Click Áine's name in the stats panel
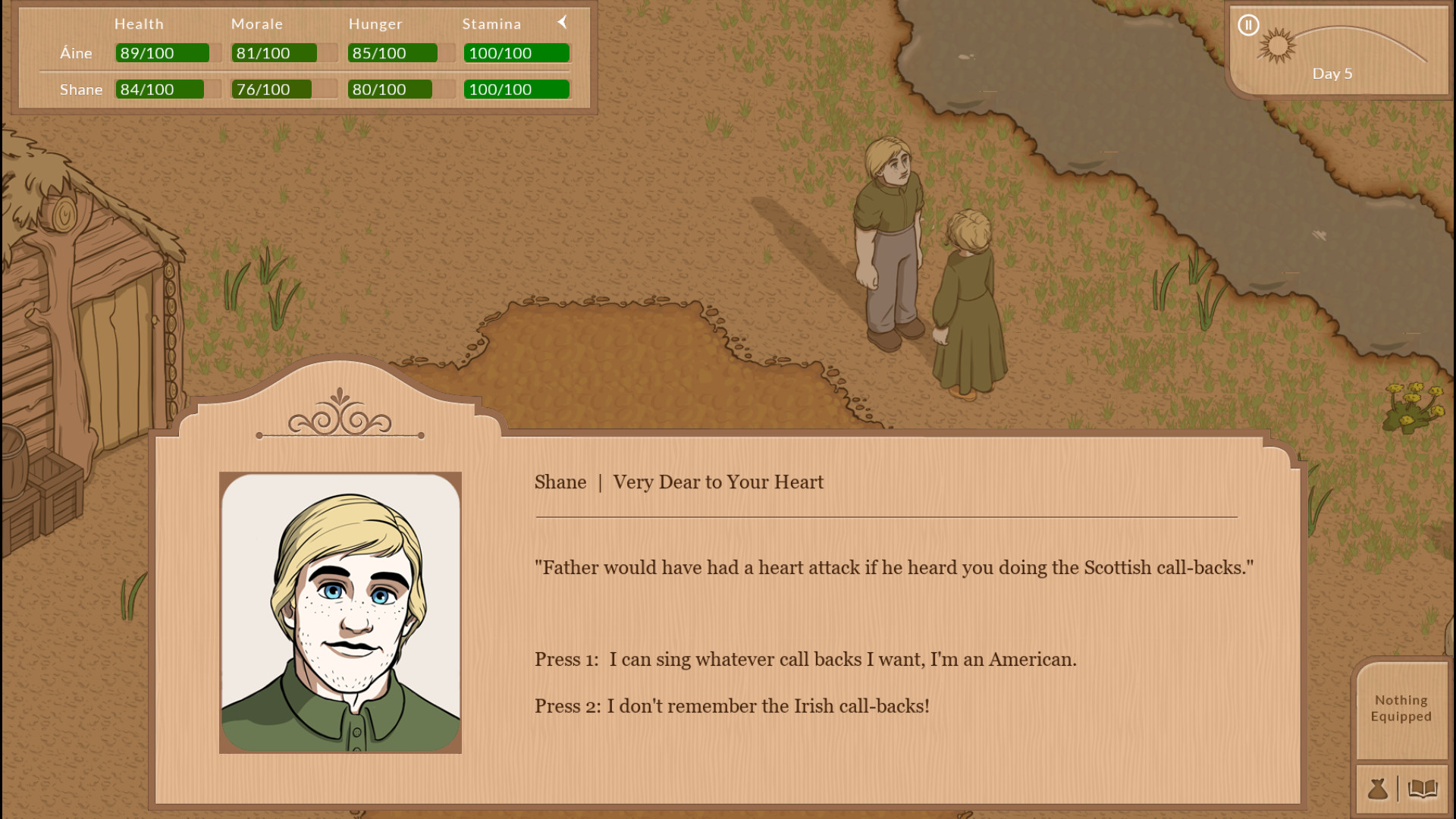 point(77,53)
